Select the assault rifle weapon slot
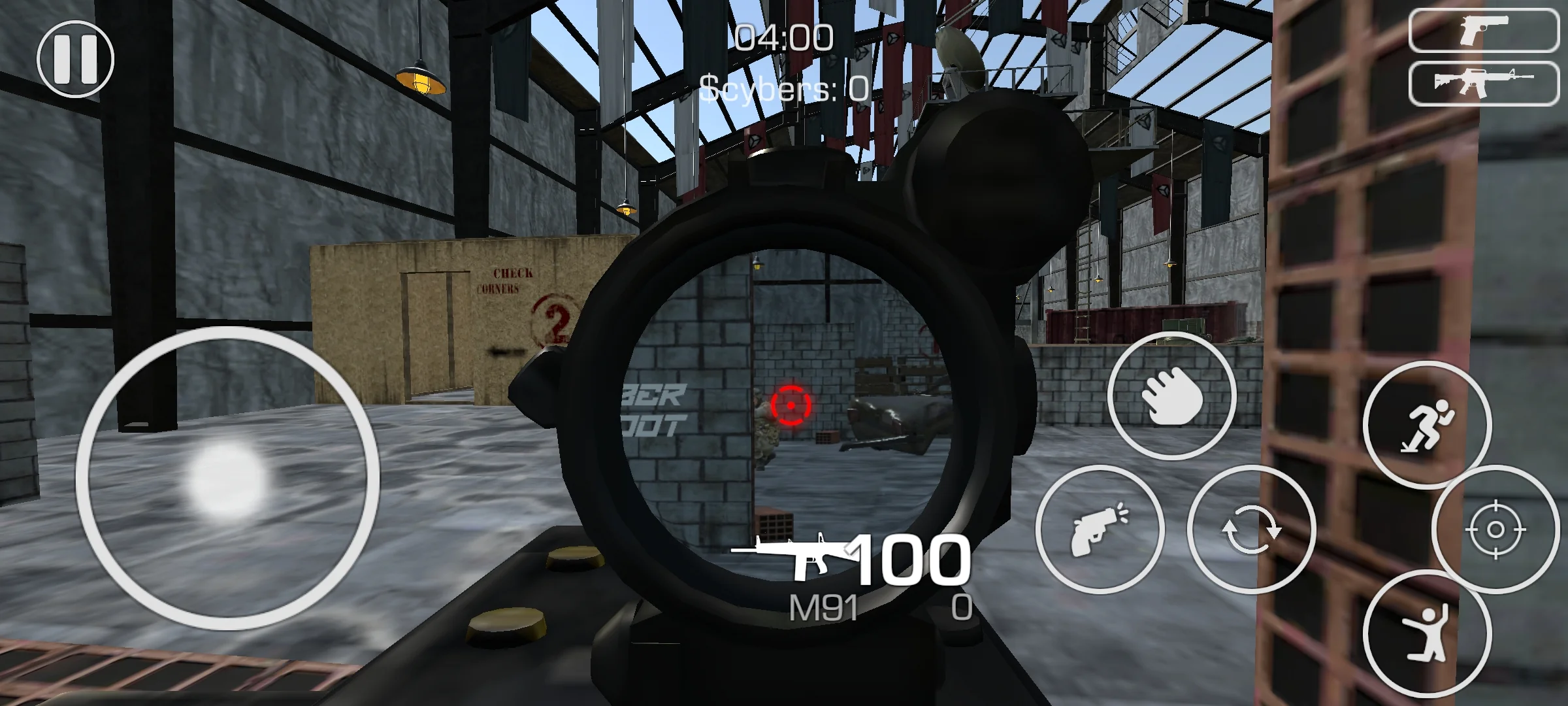 [1483, 83]
